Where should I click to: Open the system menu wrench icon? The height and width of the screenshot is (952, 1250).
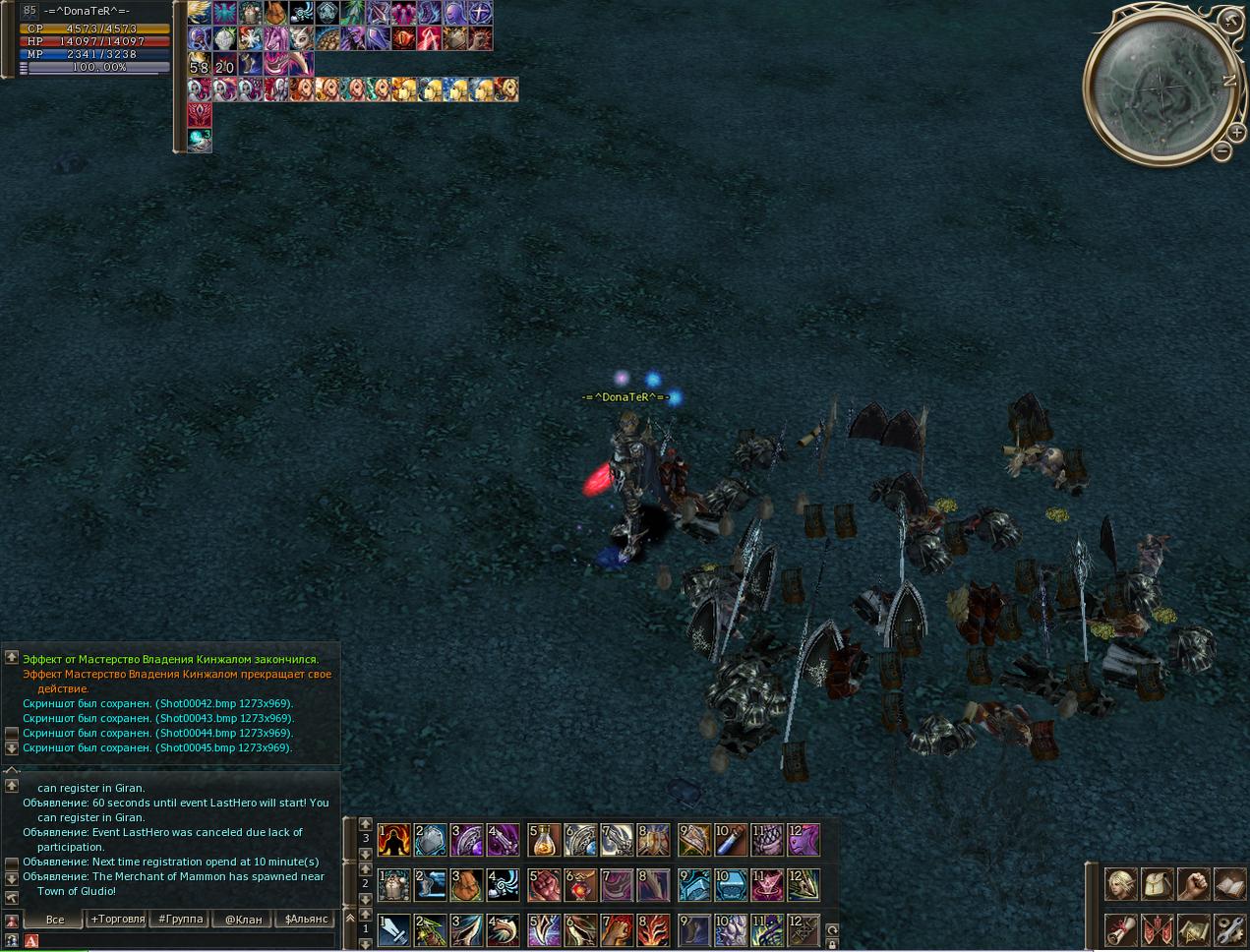(x=1229, y=928)
